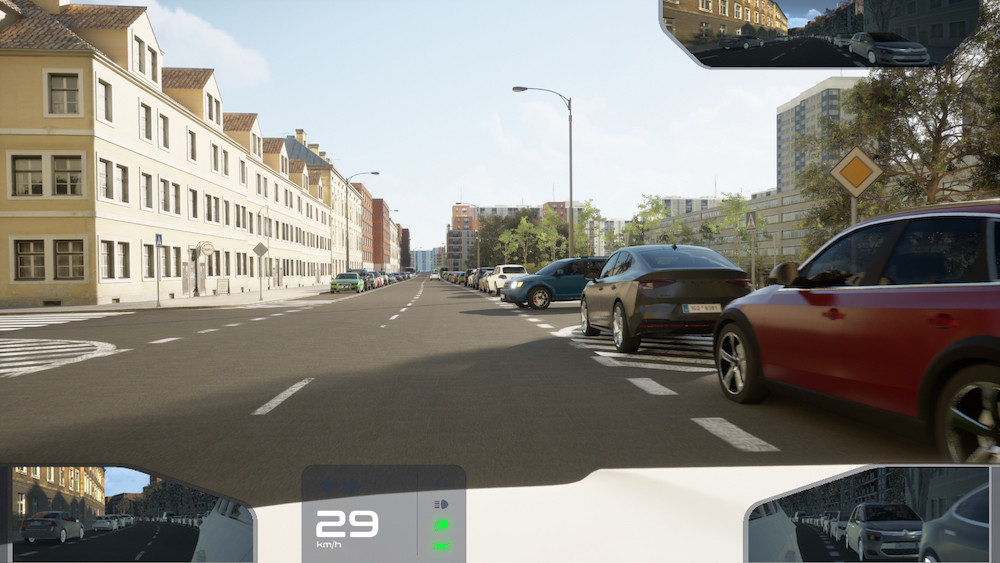Toggle the green position lights icon
Screen dimensions: 1000x563
point(441,546)
